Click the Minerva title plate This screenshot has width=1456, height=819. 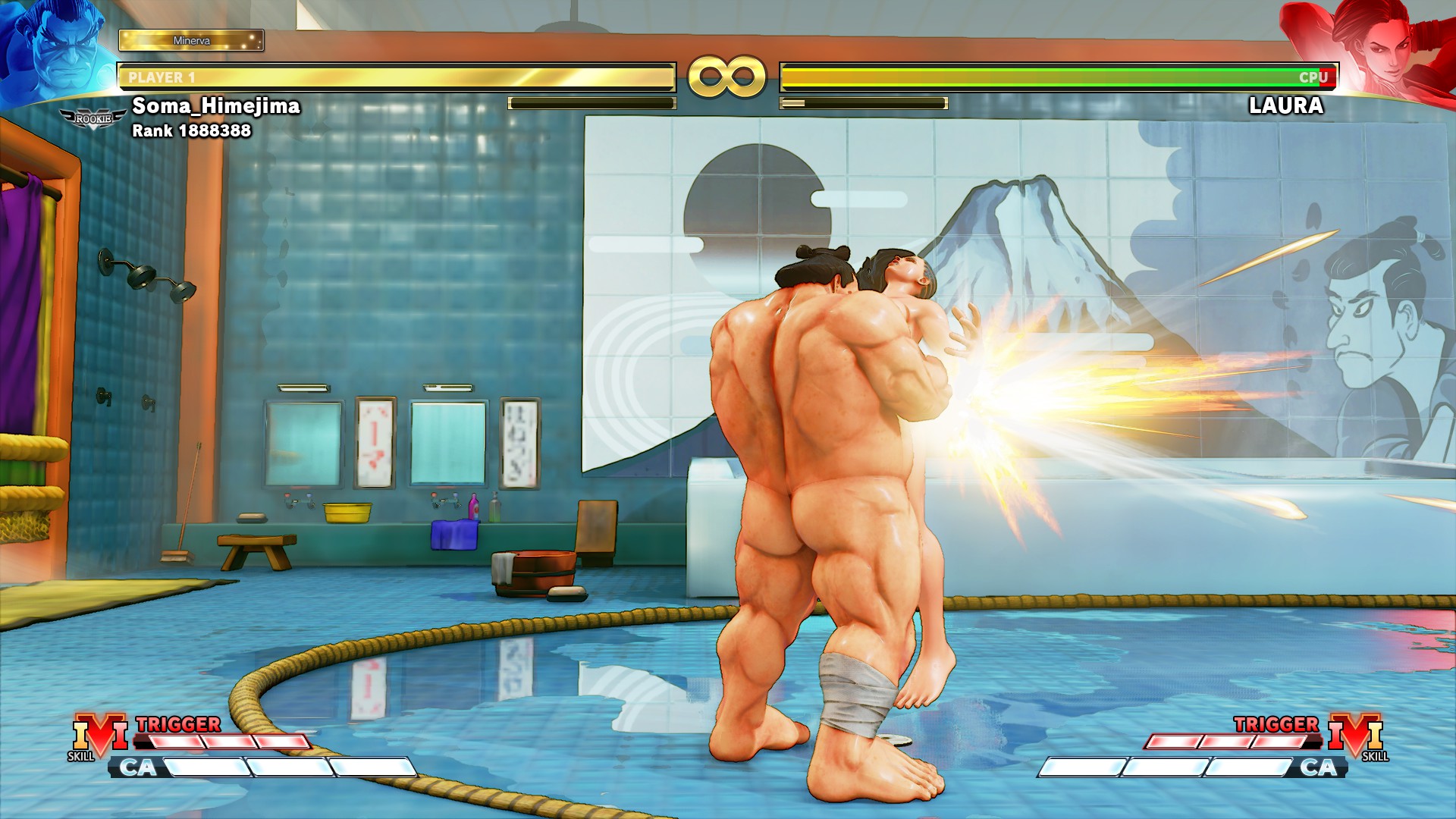tap(191, 40)
